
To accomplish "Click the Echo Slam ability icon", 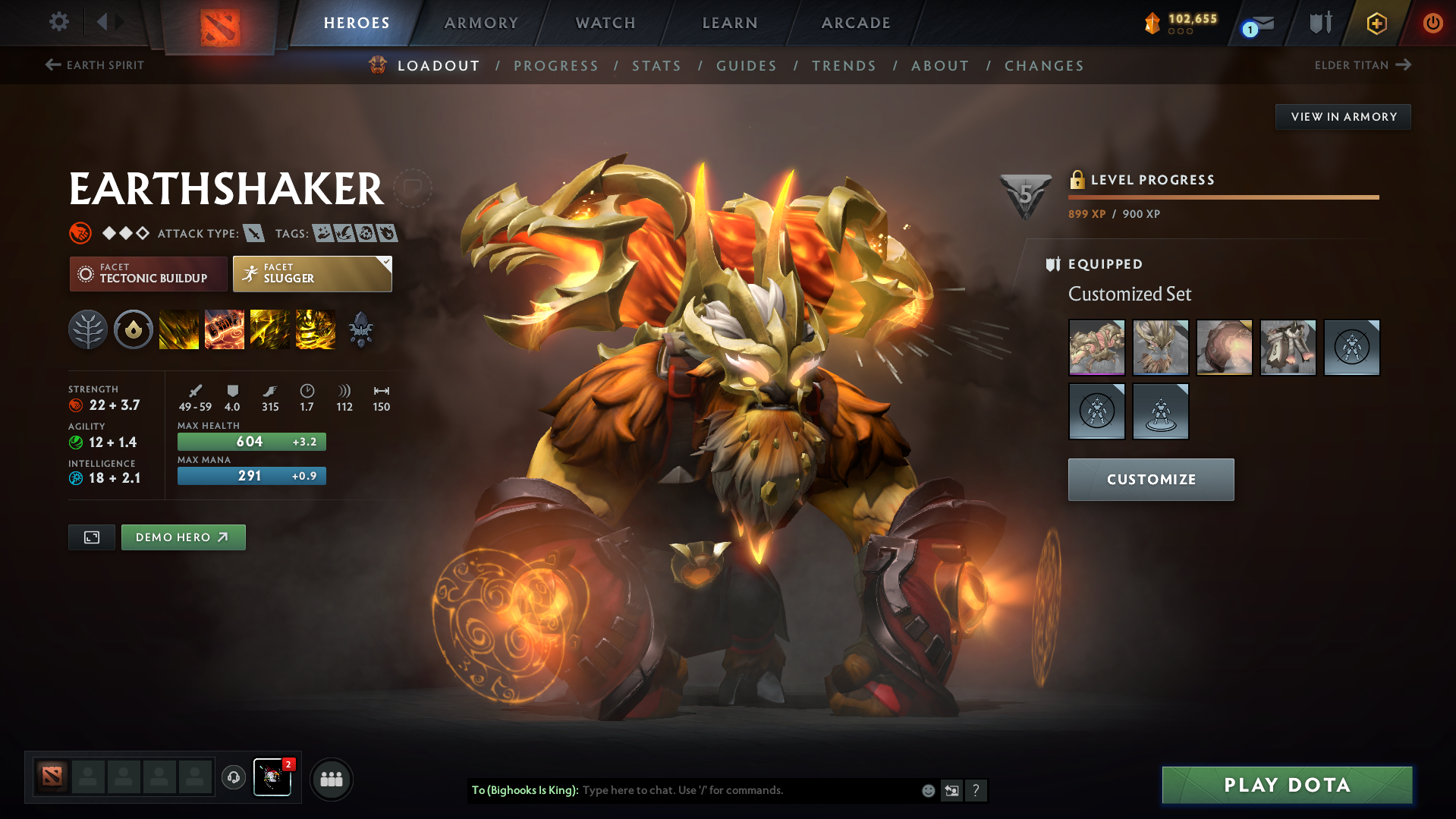I will click(316, 329).
